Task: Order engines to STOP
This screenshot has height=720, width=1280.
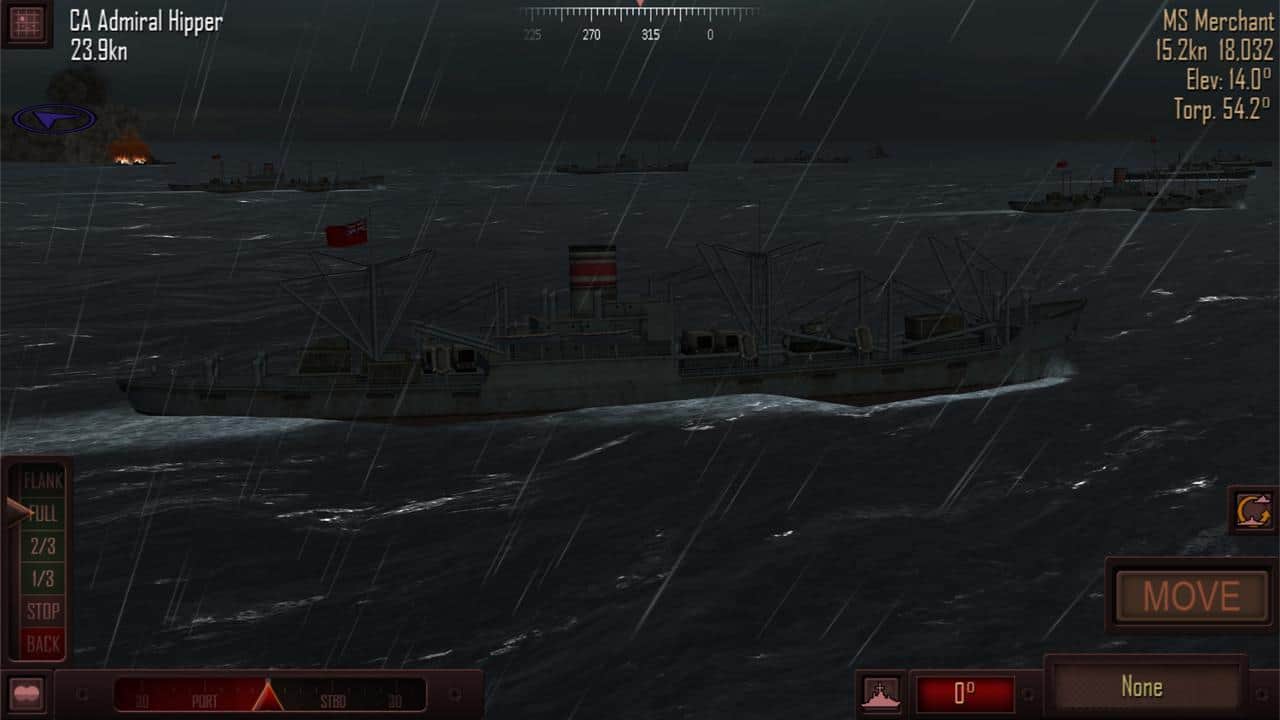Action: [x=43, y=610]
